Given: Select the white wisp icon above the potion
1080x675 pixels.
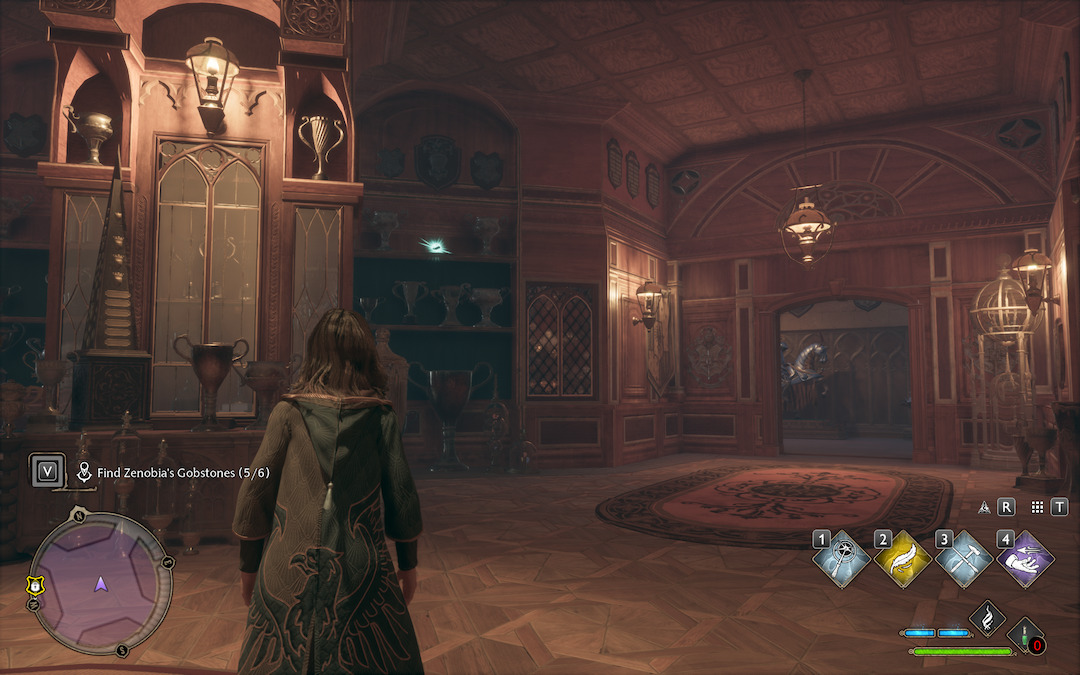Looking at the screenshot, I should tap(987, 617).
